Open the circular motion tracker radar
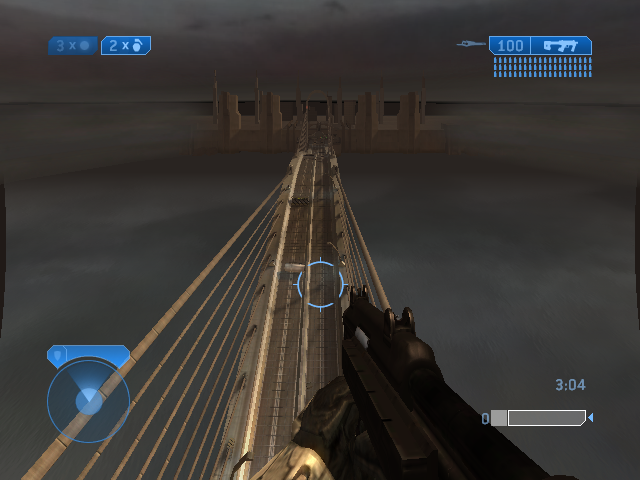Screen dimensions: 640x480 tap(88, 401)
